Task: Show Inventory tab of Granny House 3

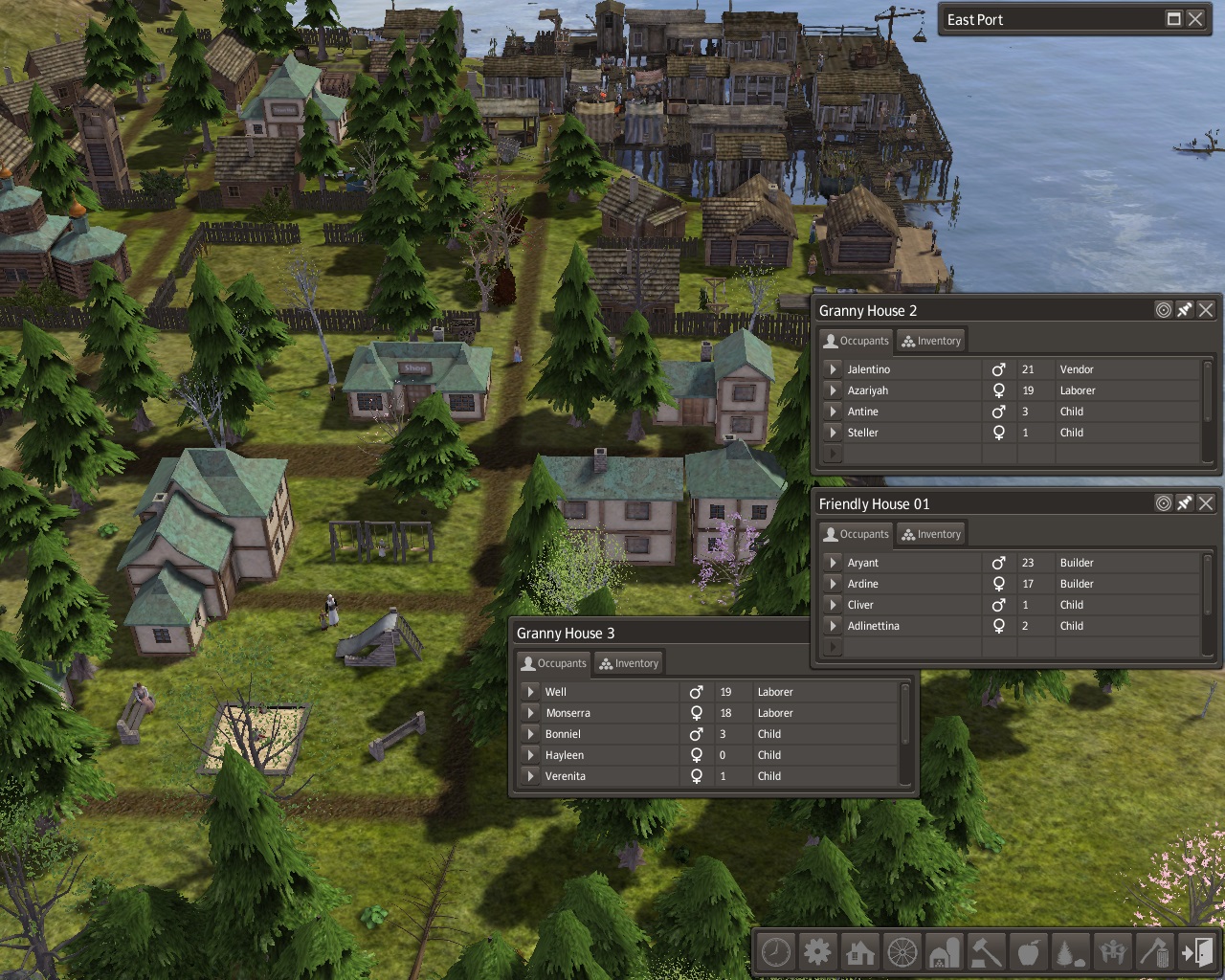Action: (x=629, y=663)
